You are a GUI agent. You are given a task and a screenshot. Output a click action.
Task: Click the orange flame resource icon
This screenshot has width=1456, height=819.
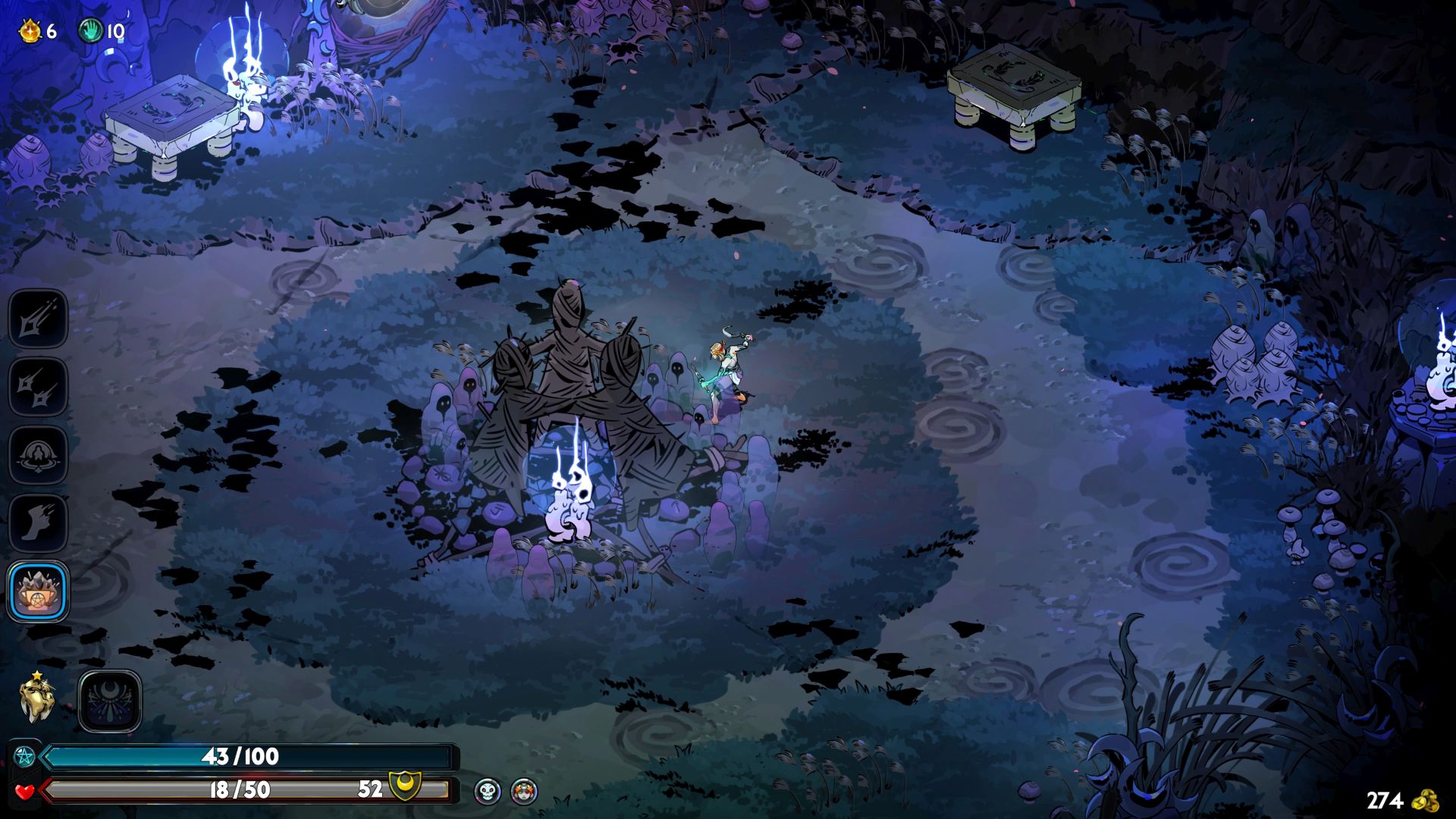(30, 31)
